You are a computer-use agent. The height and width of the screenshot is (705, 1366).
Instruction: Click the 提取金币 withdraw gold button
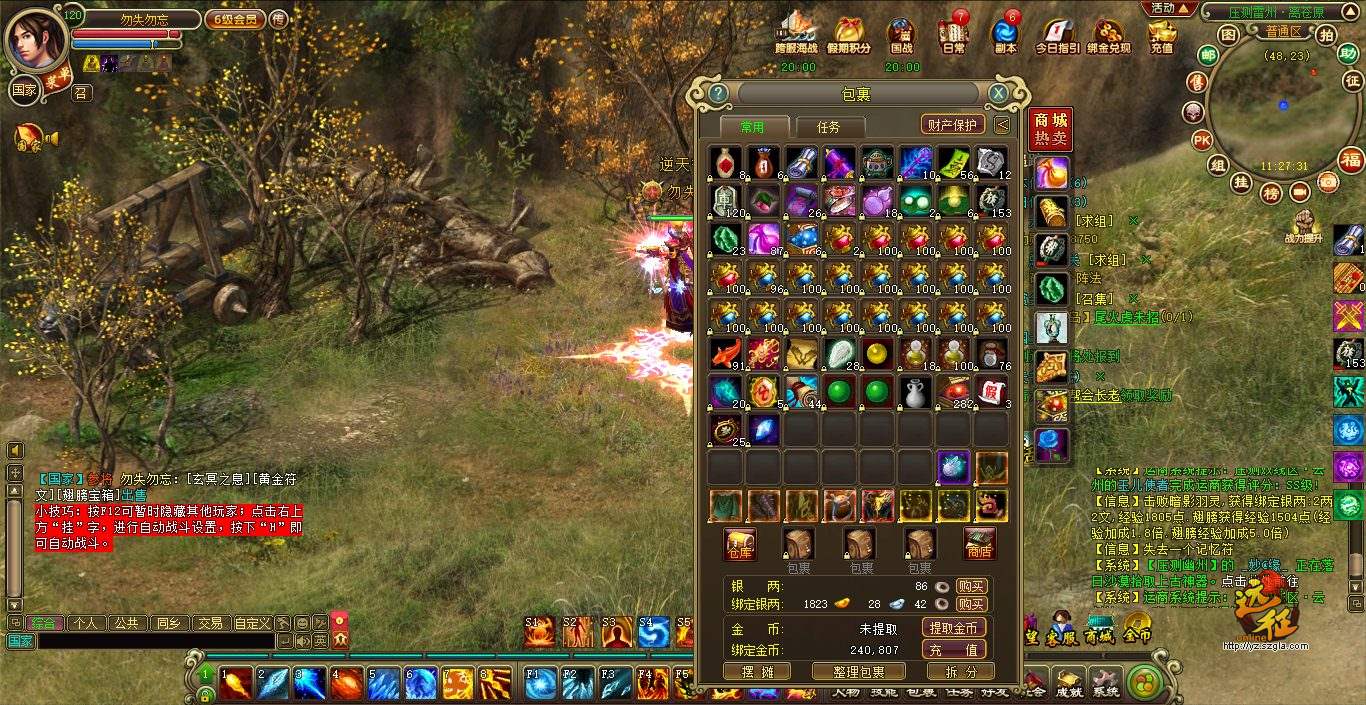tap(953, 628)
